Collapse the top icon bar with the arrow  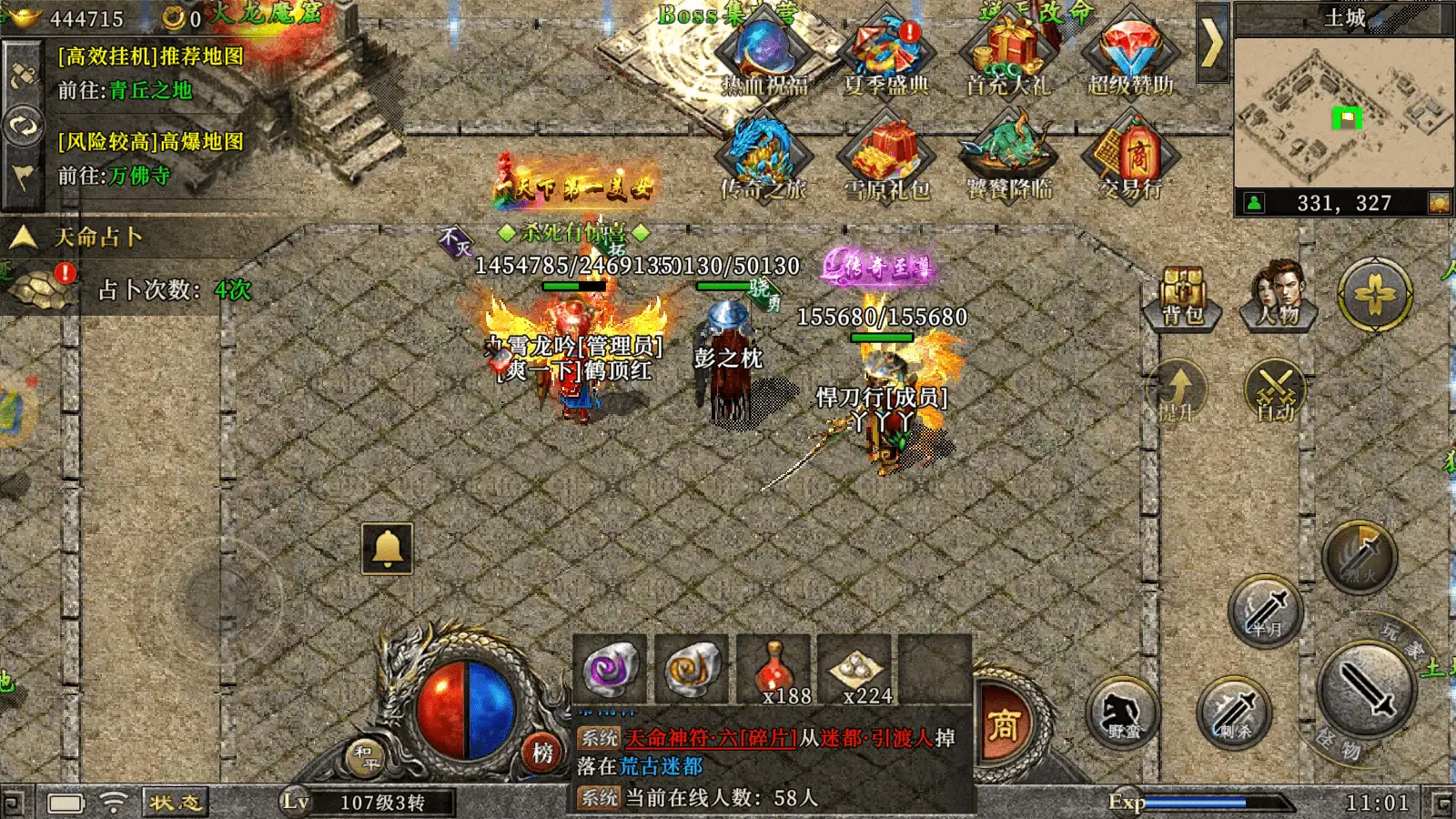tap(1212, 43)
